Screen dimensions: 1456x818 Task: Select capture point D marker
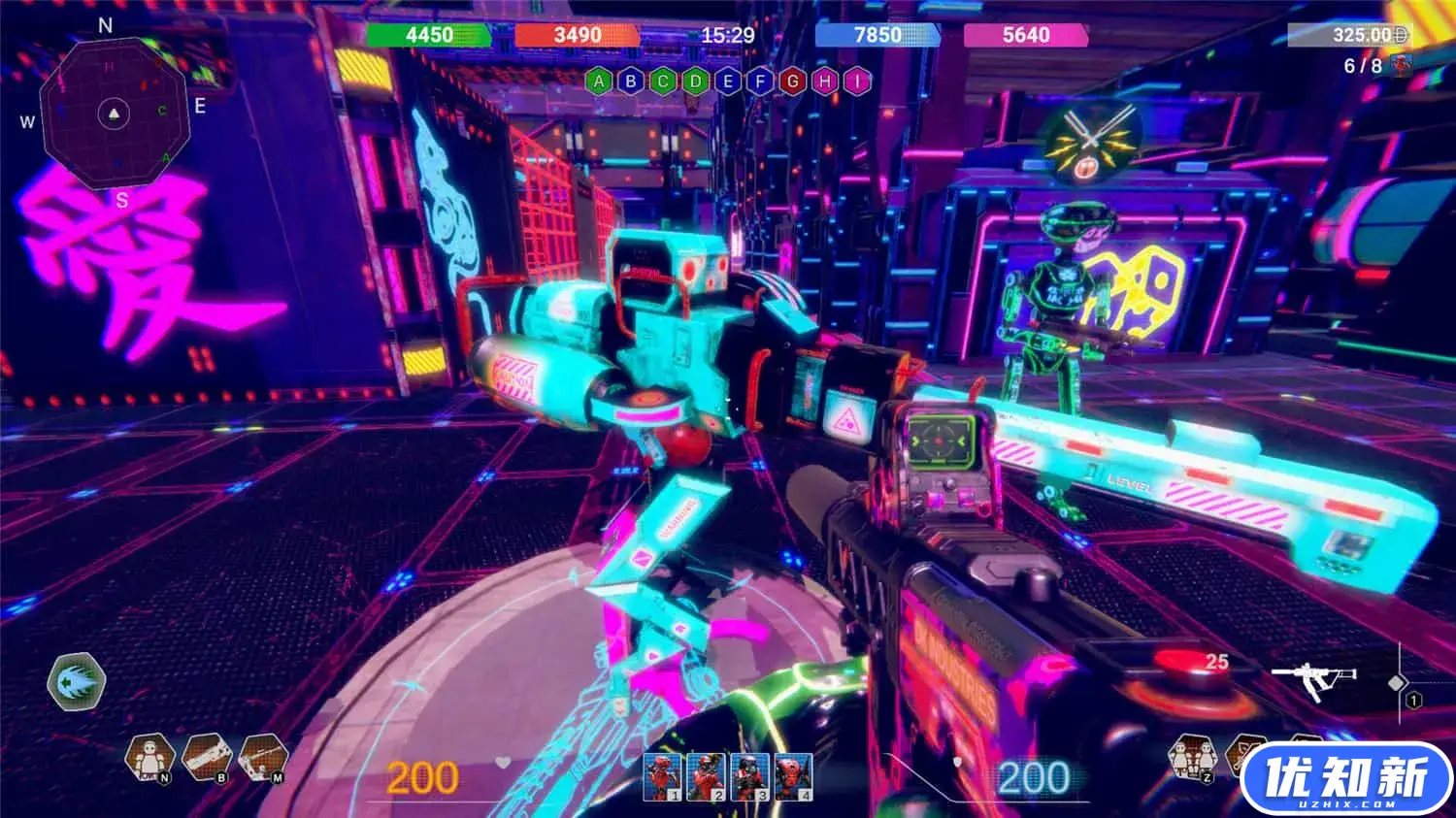click(x=695, y=82)
